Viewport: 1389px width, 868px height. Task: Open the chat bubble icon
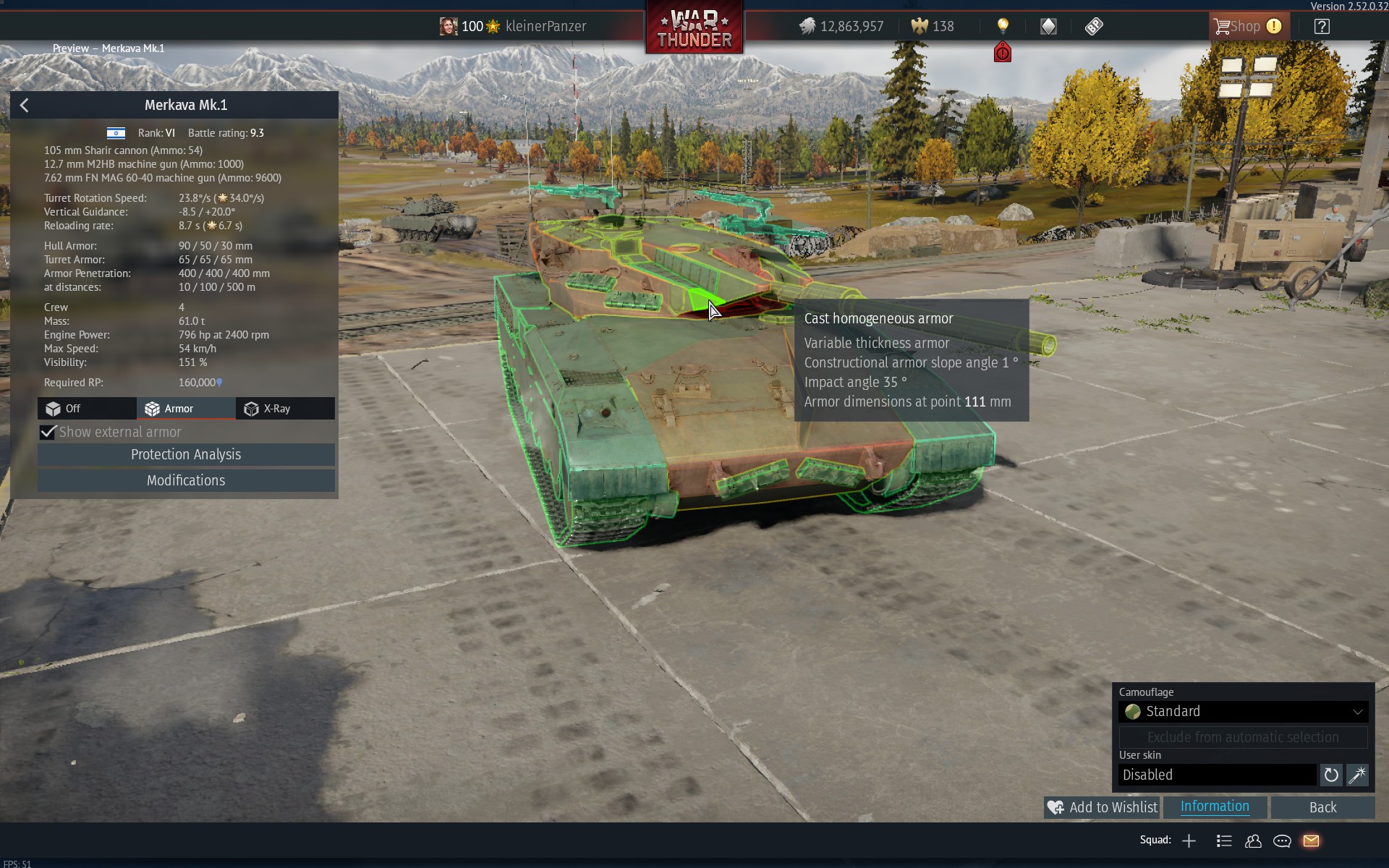(1282, 841)
